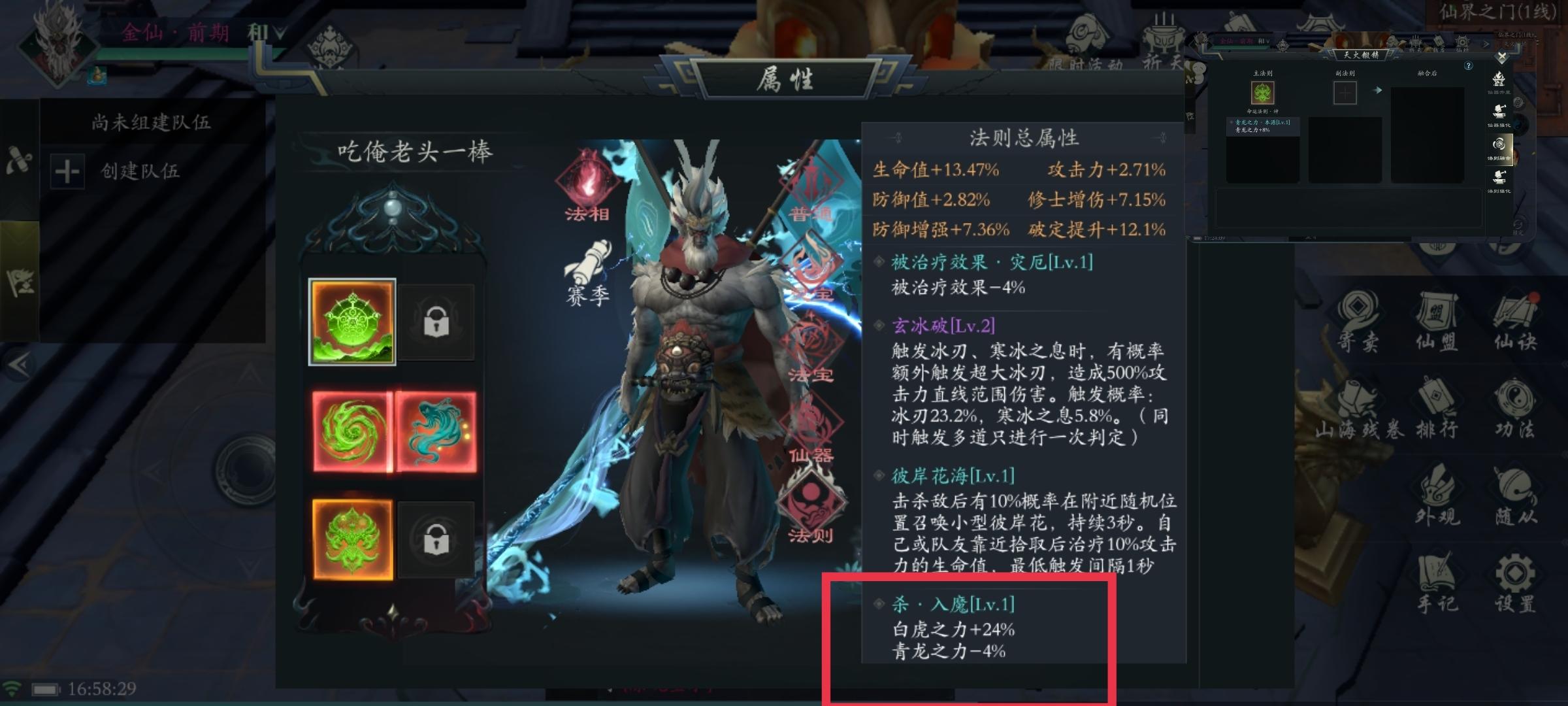
Task: Open the 仙盟 guild panel
Action: pyautogui.click(x=1437, y=310)
